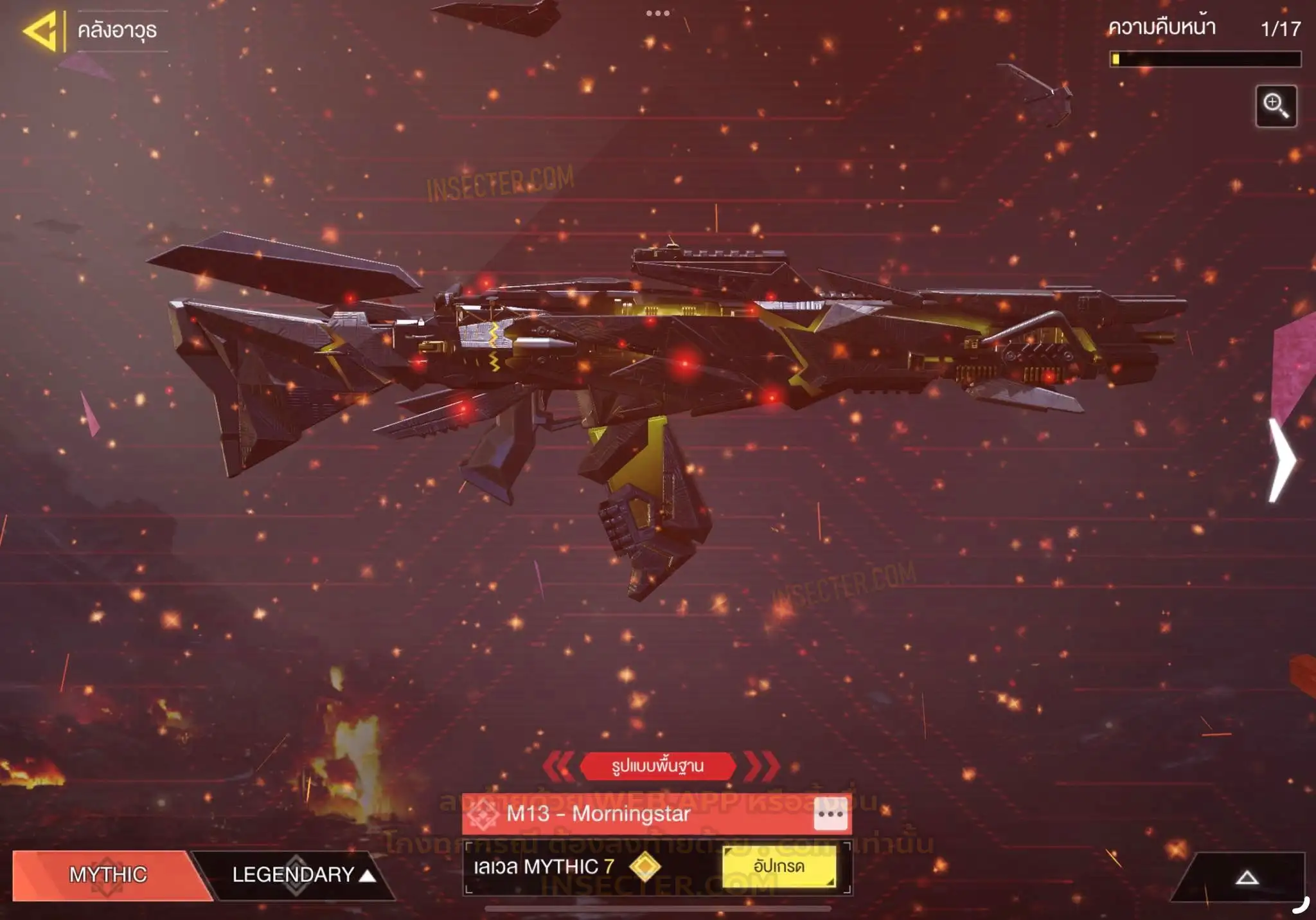
Task: Expand the bottom-right triangle panel
Action: pyautogui.click(x=1246, y=878)
